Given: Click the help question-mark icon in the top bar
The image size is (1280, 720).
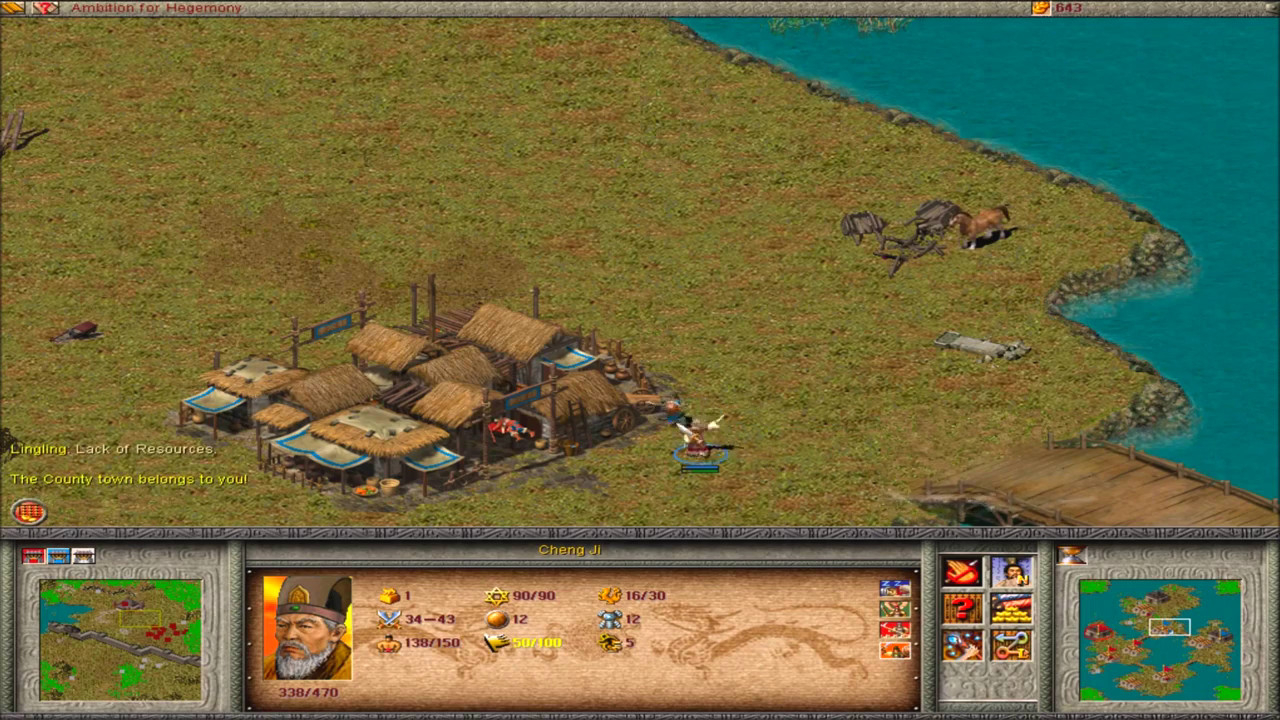Looking at the screenshot, I should 44,8.
